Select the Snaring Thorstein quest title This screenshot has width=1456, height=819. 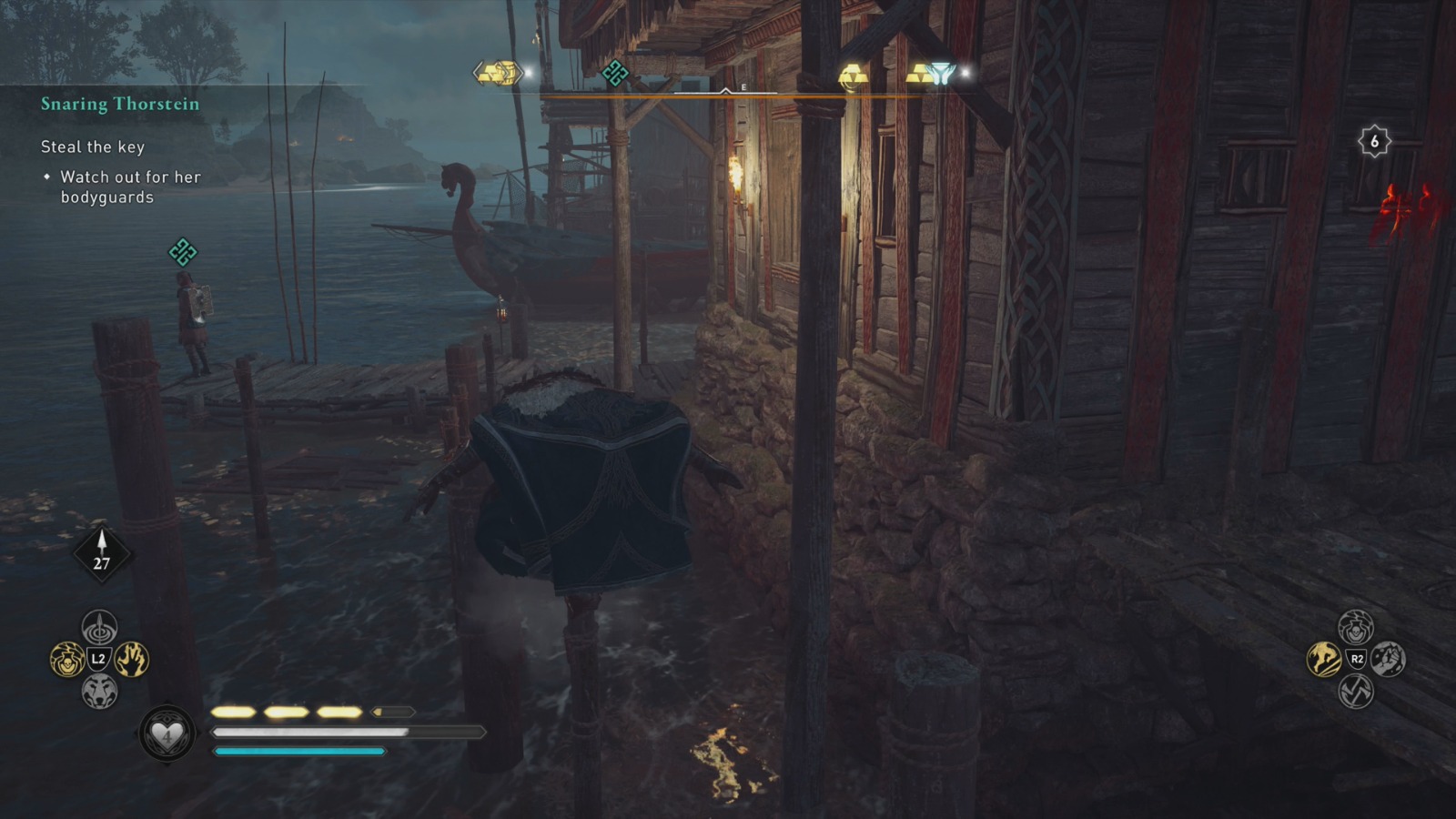tap(118, 104)
